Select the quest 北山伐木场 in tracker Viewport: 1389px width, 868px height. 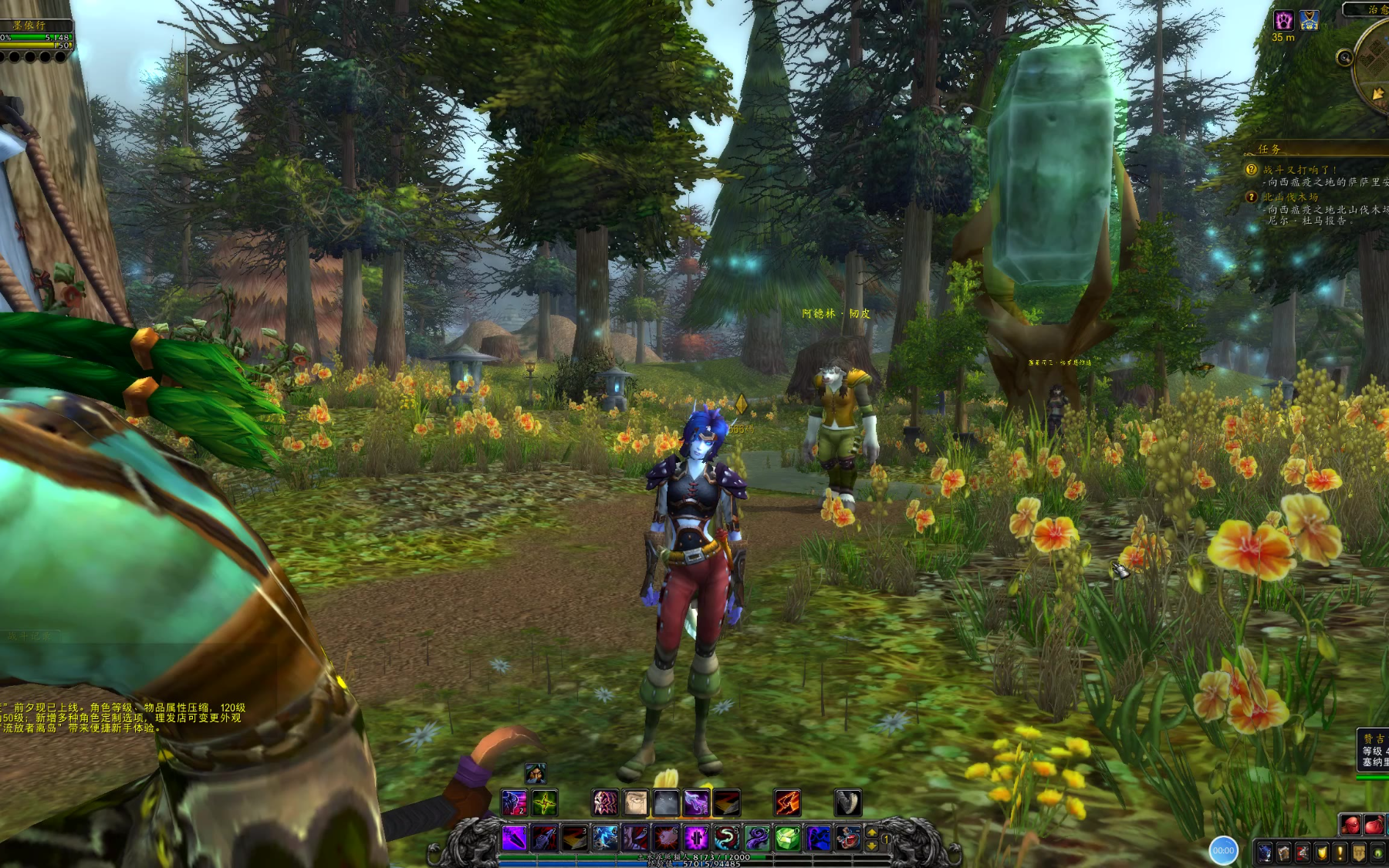1290,198
